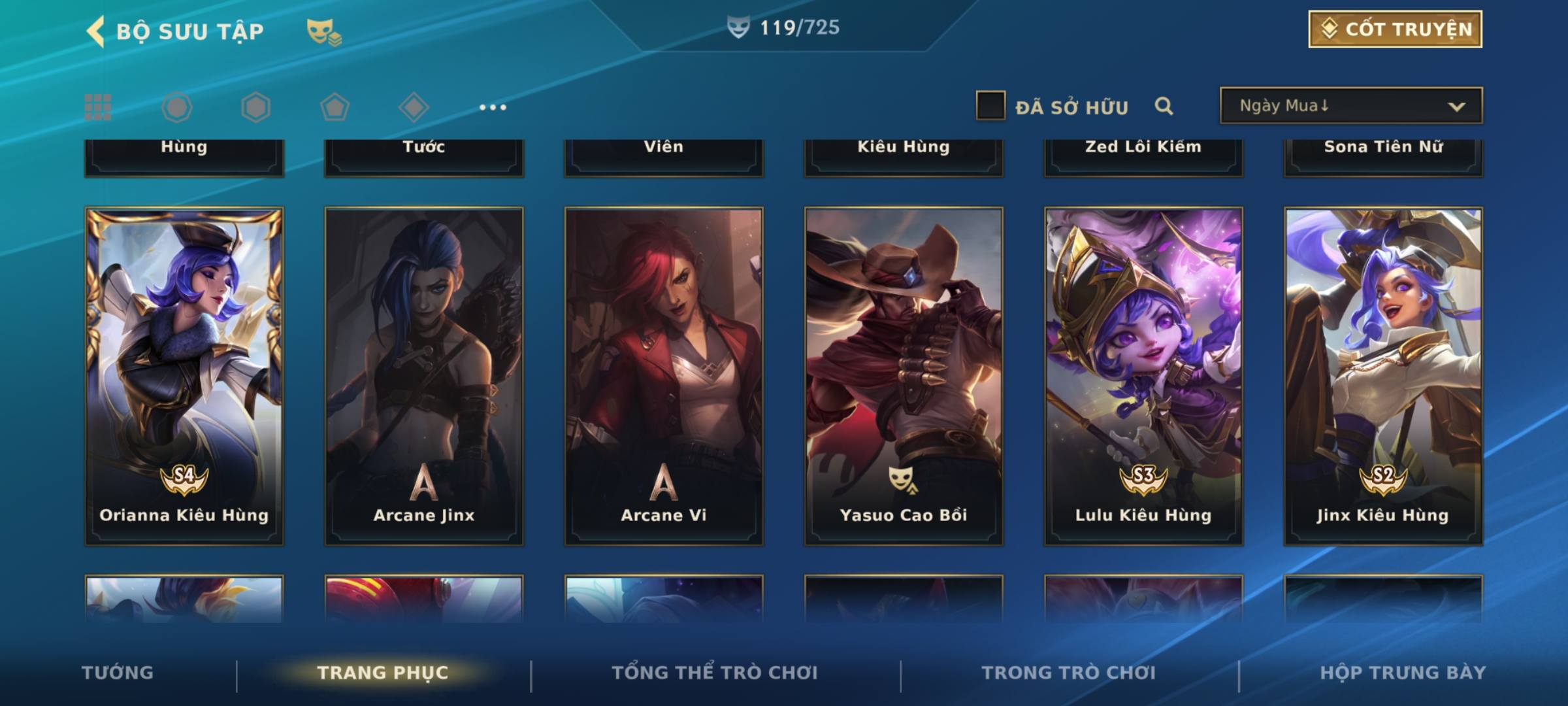Open the Ngày Mua sort dropdown
This screenshot has height=706, width=1568.
point(1350,106)
